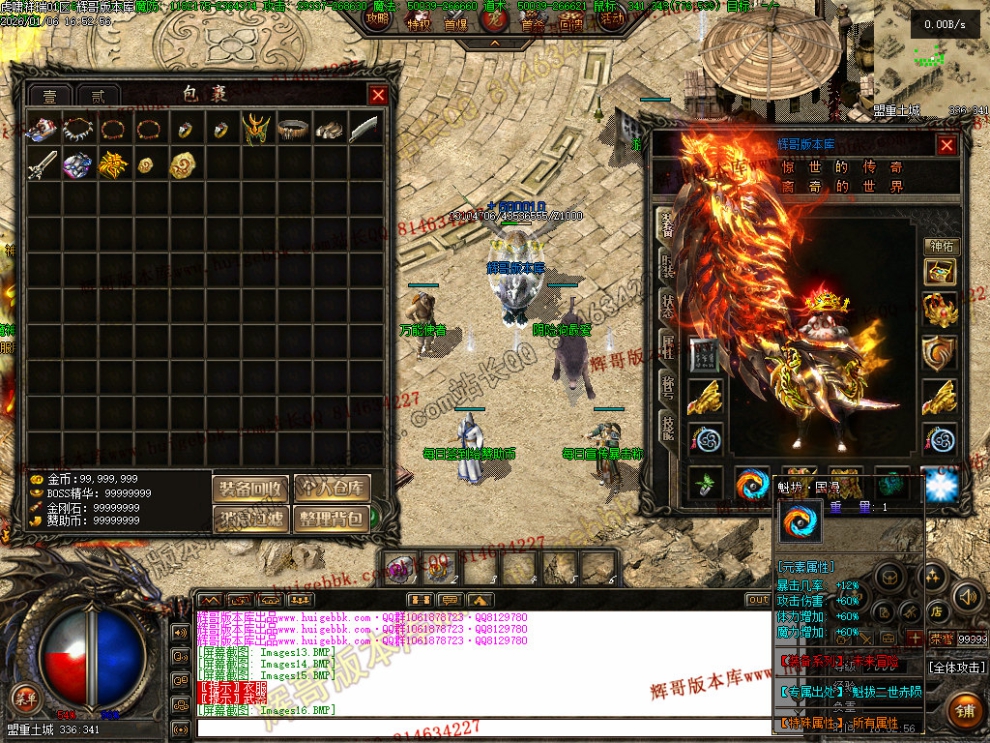Click the minimap in the corner

point(929,55)
